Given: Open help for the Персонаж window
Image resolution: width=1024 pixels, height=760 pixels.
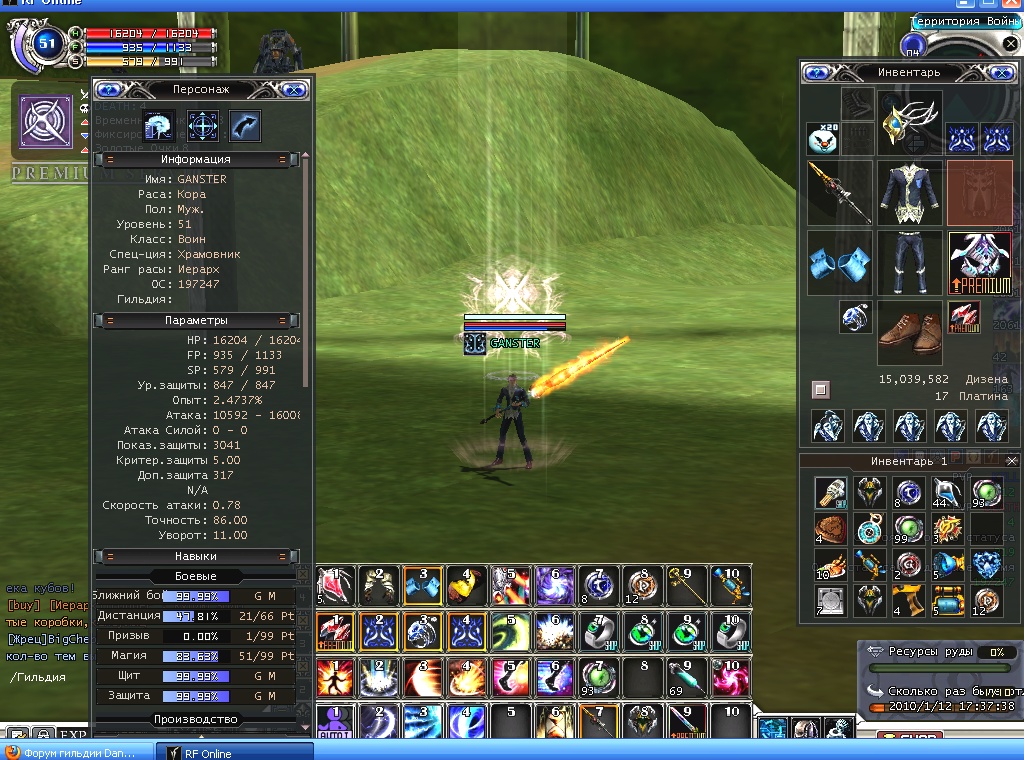Looking at the screenshot, I should [108, 89].
